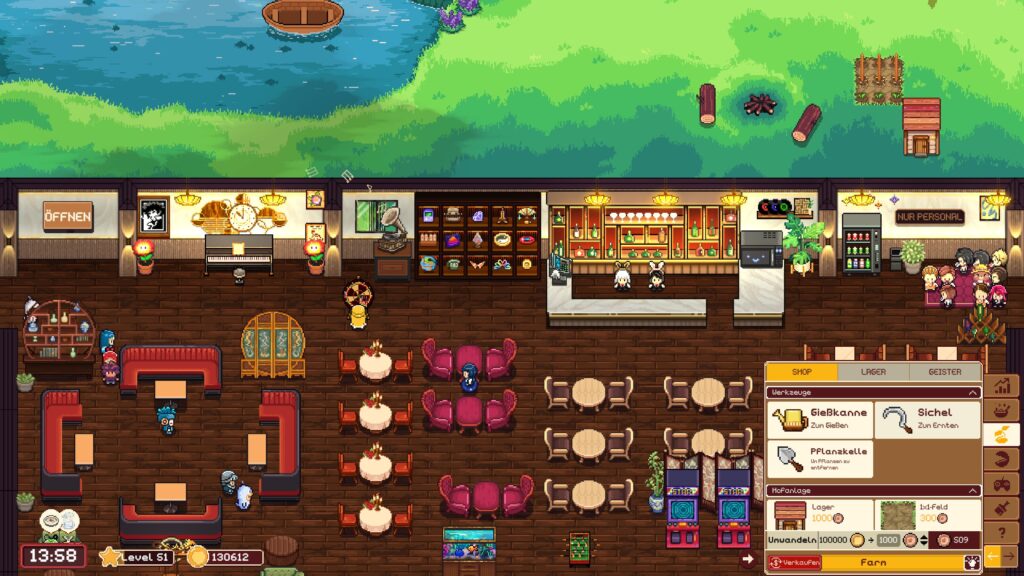Click the yellow left arrow button
Image resolution: width=1024 pixels, height=576 pixels.
tap(993, 556)
